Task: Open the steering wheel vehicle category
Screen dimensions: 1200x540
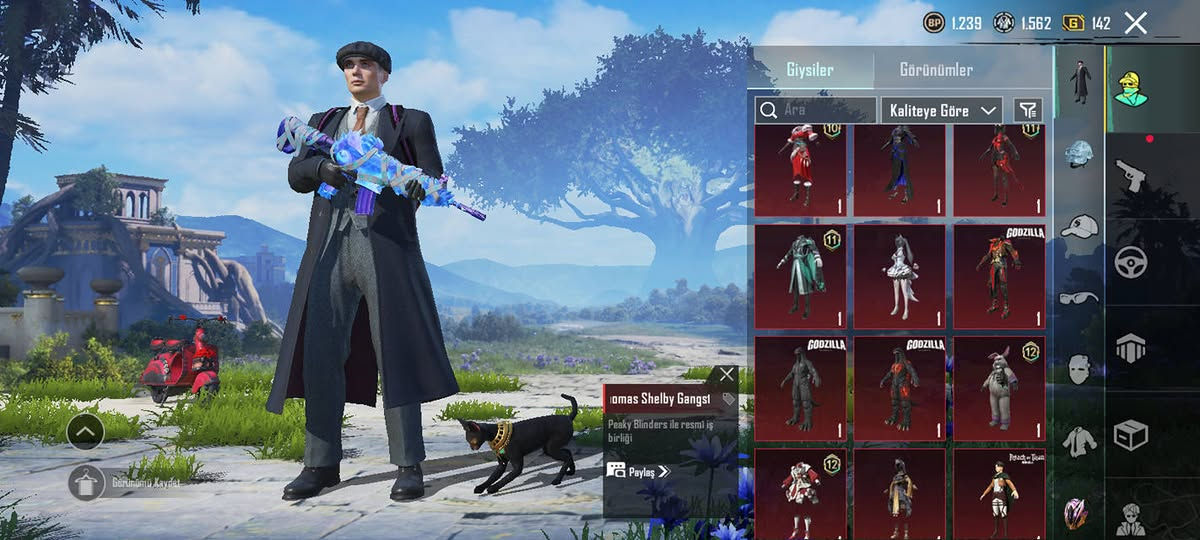Action: (x=1130, y=262)
